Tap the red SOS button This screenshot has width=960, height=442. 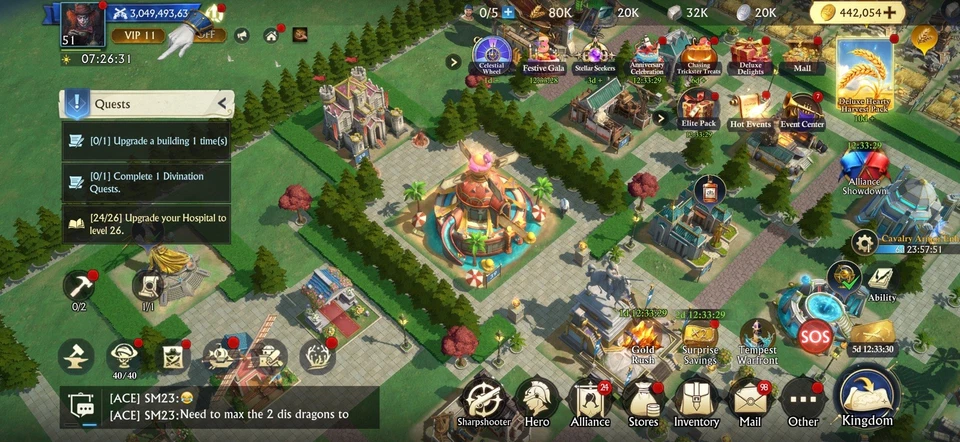pos(814,333)
